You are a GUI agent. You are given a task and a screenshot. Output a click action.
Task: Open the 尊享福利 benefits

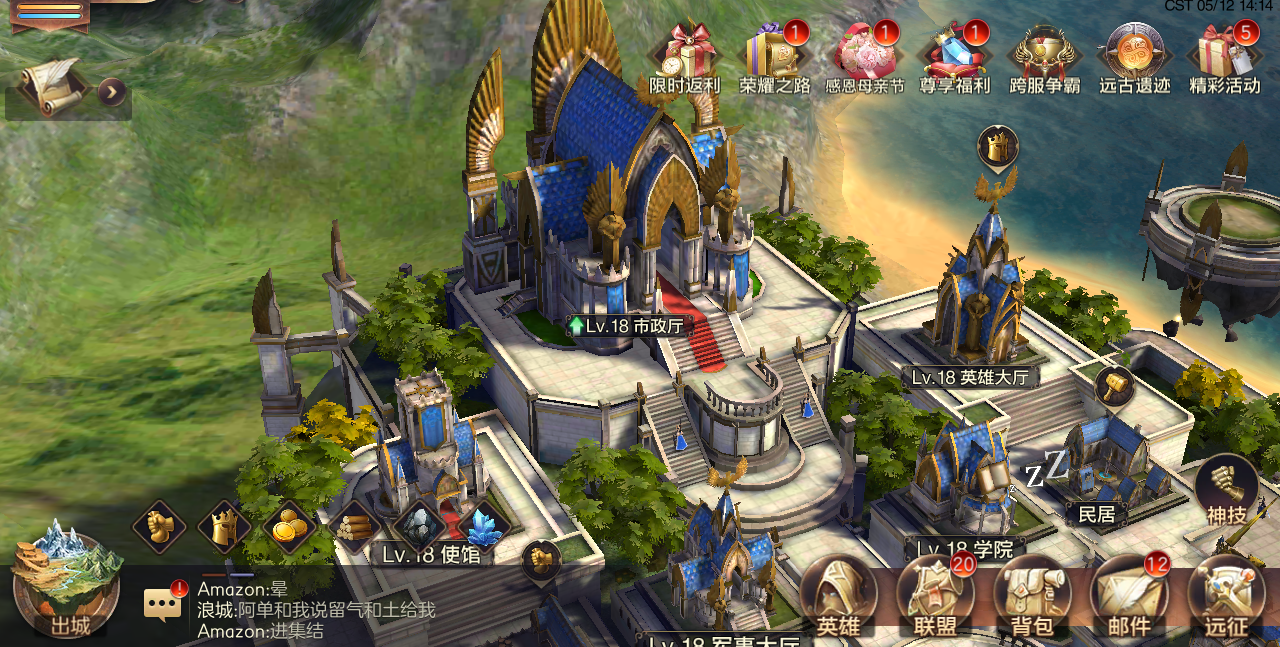(x=954, y=56)
